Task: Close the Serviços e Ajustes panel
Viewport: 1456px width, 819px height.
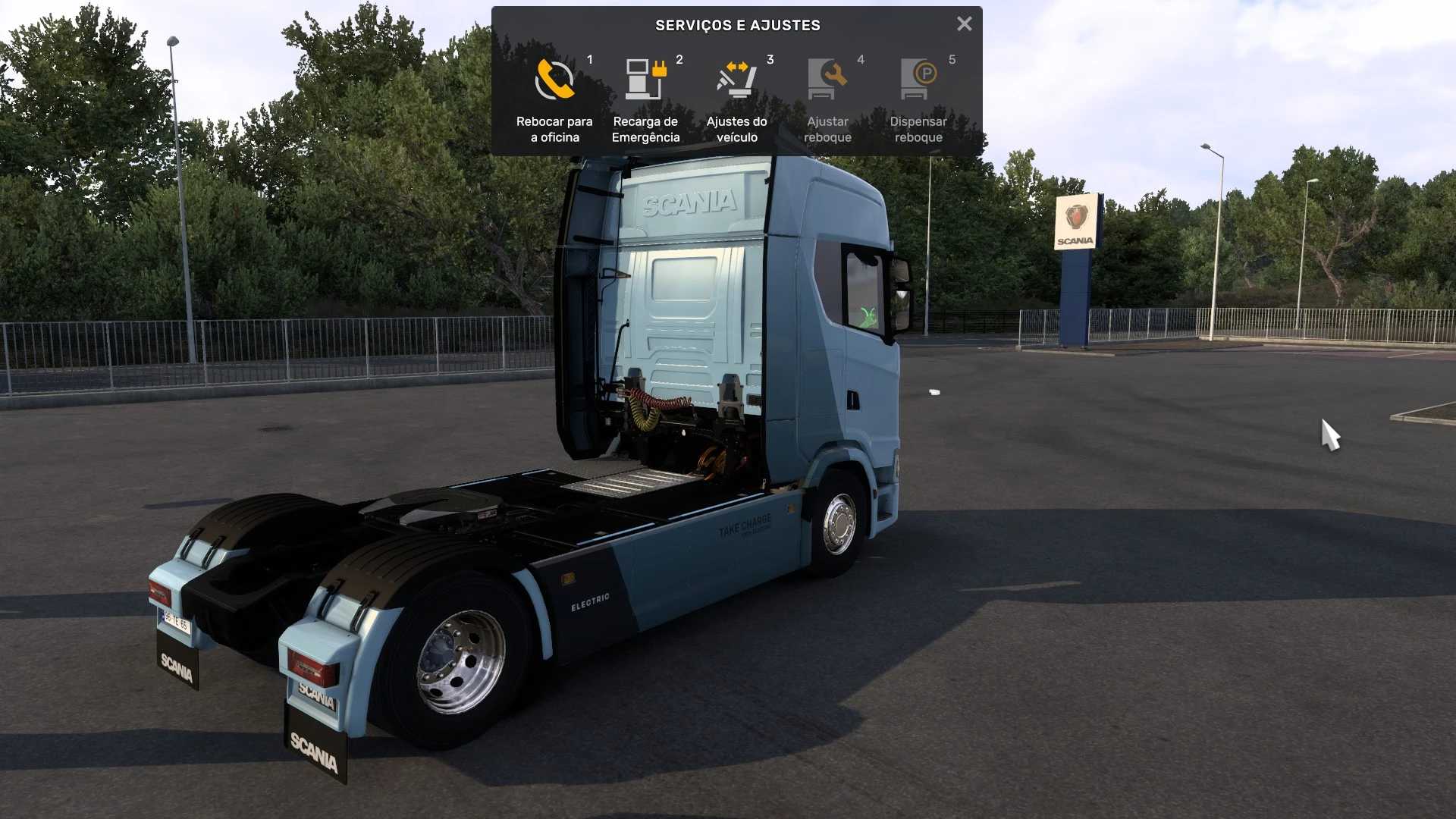Action: click(x=964, y=24)
